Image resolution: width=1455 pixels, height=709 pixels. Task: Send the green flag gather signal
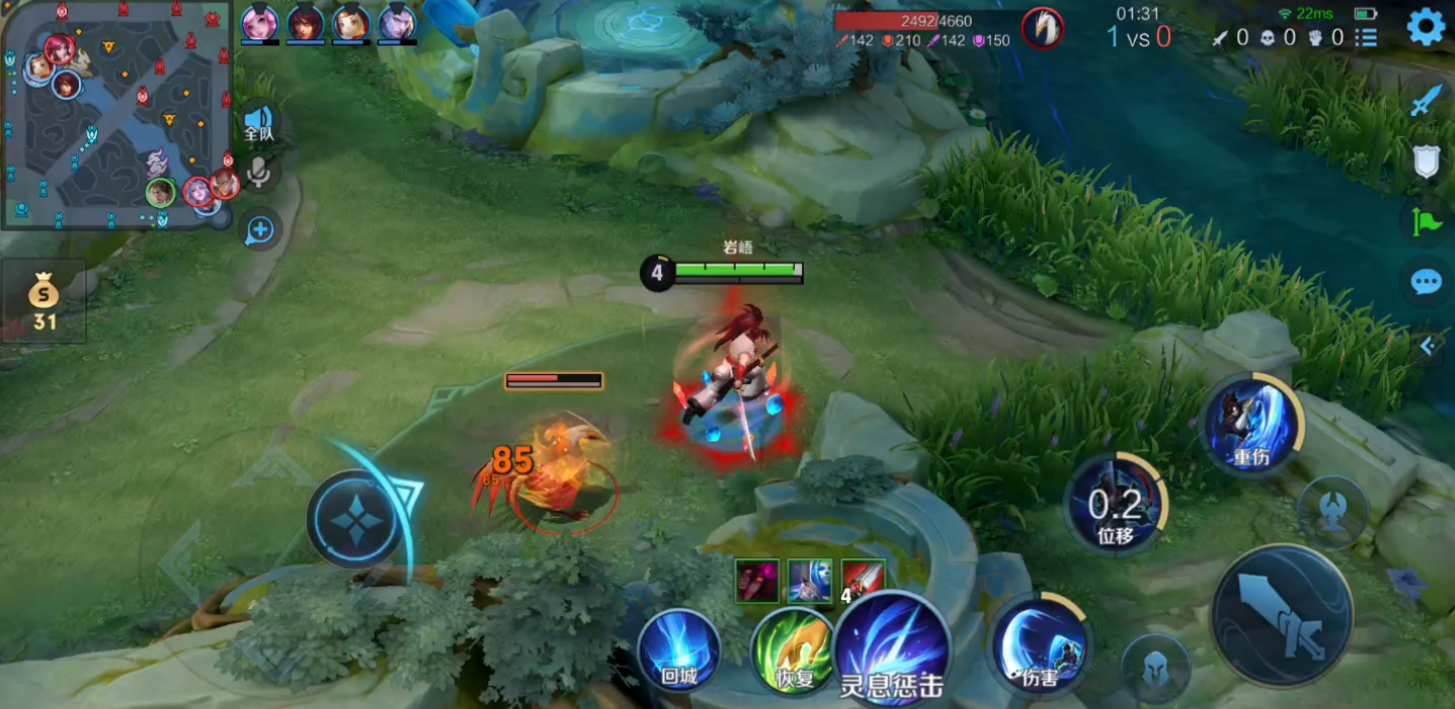coord(1427,221)
